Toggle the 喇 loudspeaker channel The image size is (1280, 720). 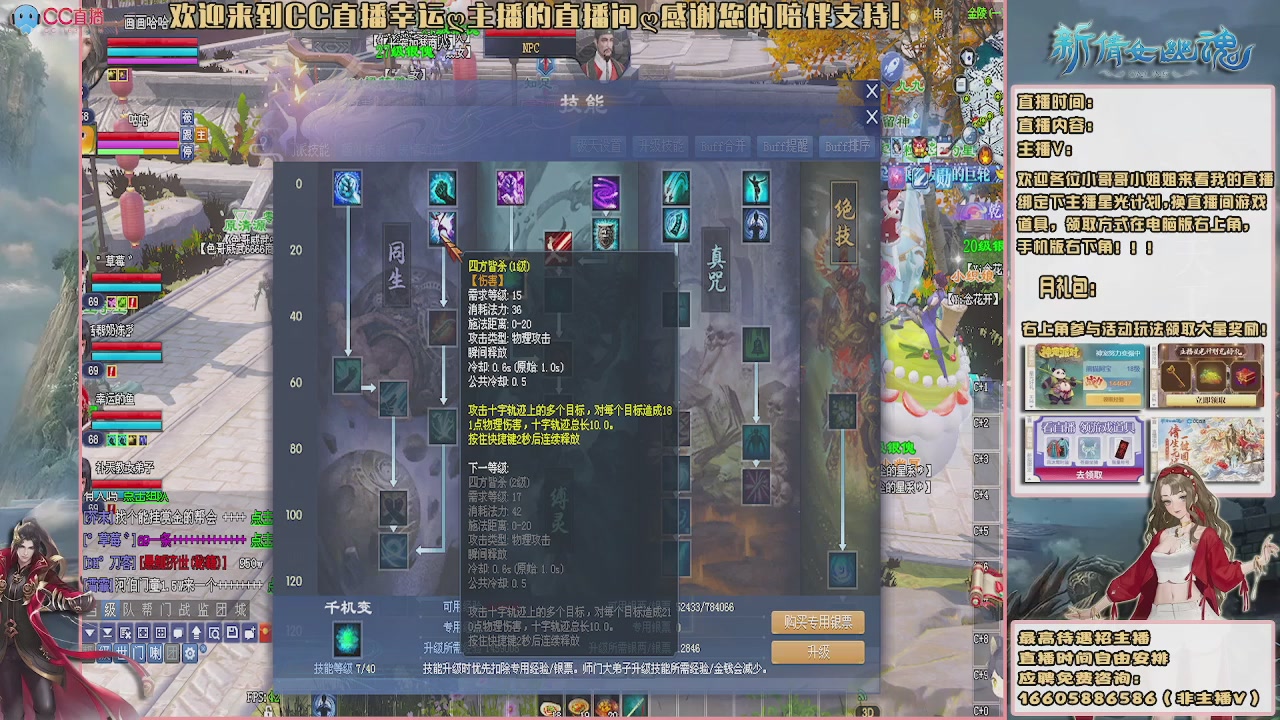pos(155,652)
